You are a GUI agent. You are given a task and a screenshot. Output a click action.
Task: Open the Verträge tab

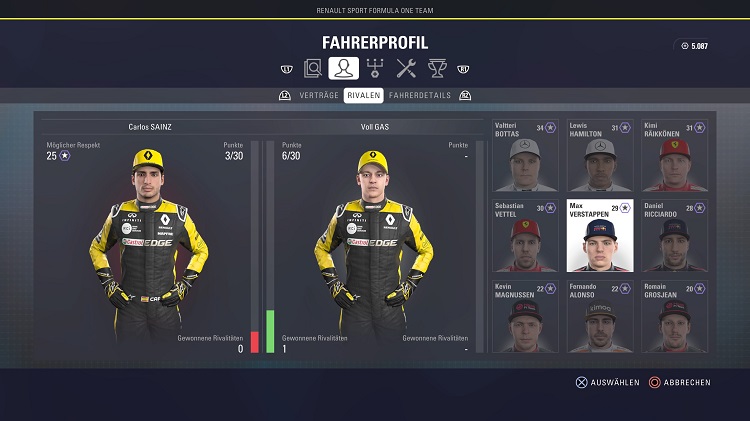click(x=319, y=96)
